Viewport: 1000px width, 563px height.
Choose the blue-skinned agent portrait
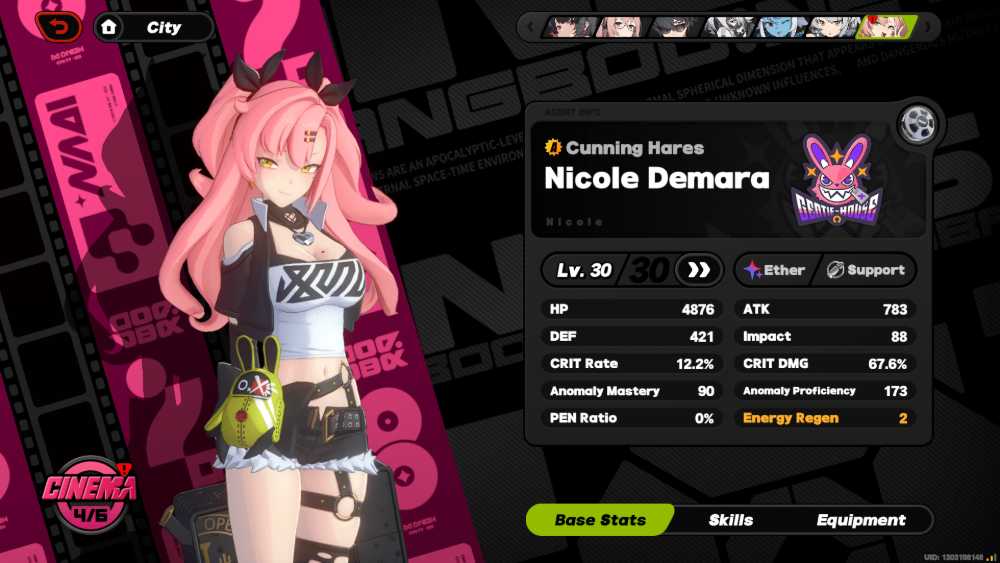[779, 27]
